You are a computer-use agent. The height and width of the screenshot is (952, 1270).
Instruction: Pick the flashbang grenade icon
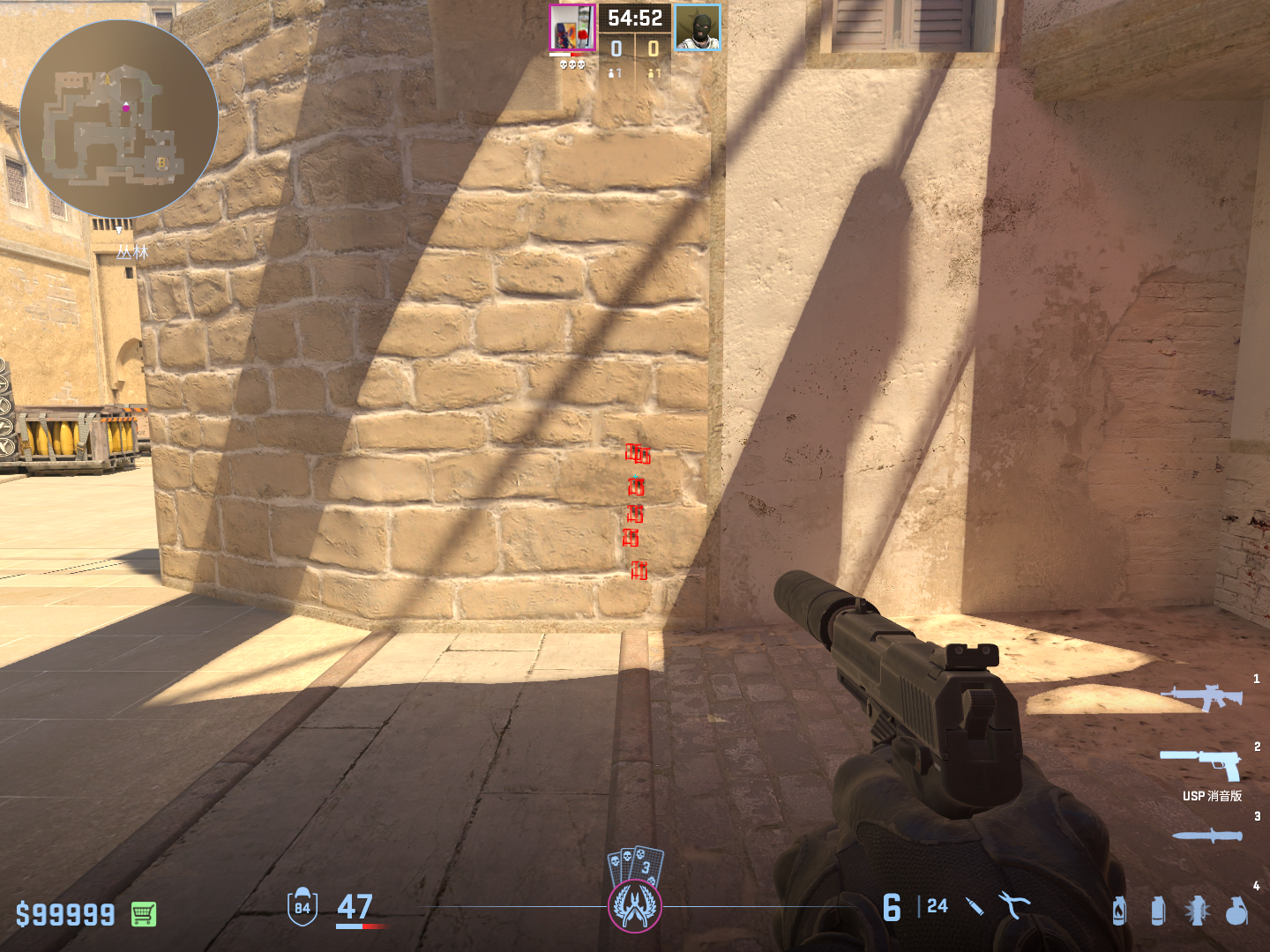pyautogui.click(x=1197, y=911)
